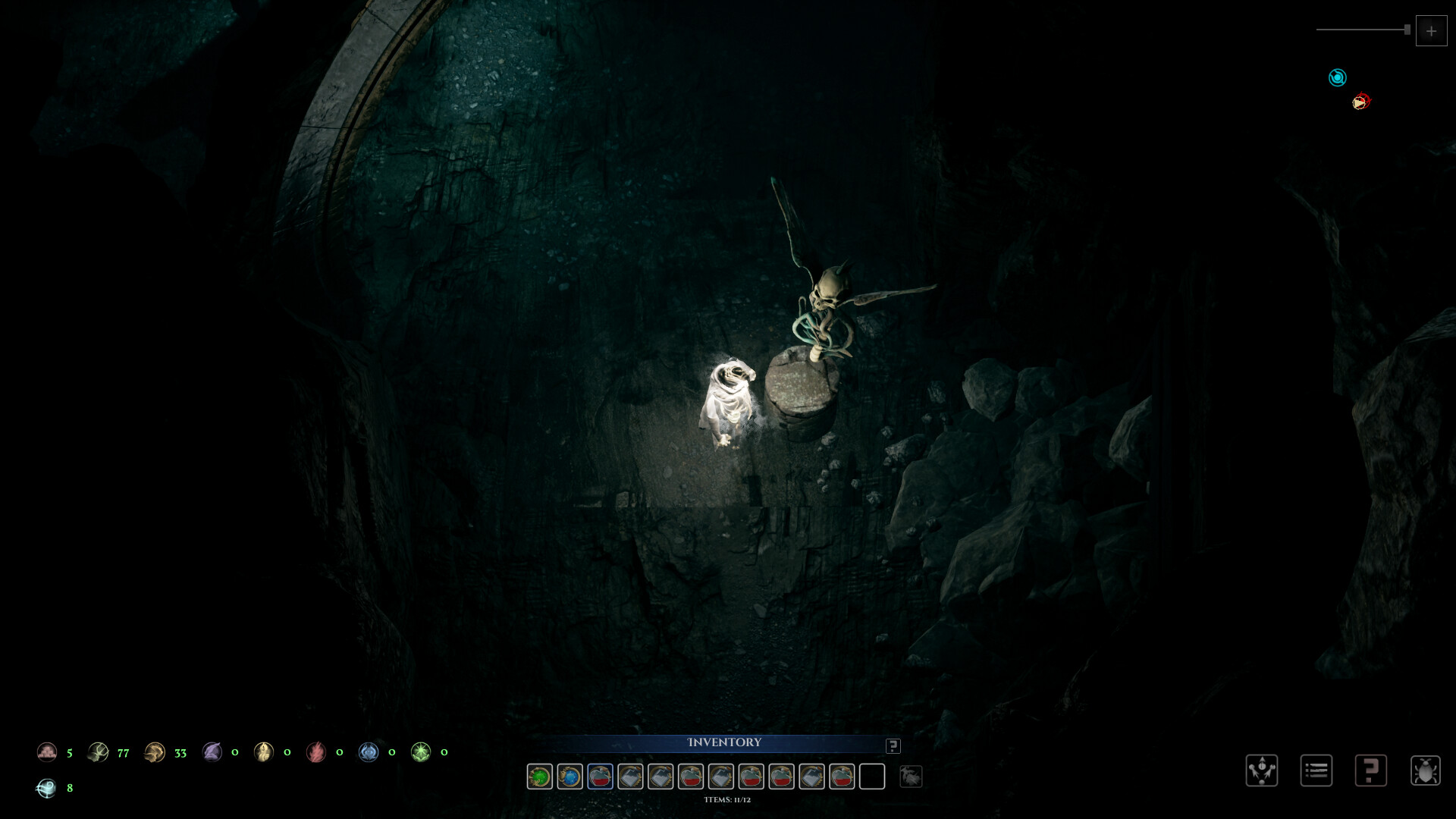Viewport: 1456px width, 819px height.
Task: Click the cyan portal marker on minimap
Action: coord(1337,77)
